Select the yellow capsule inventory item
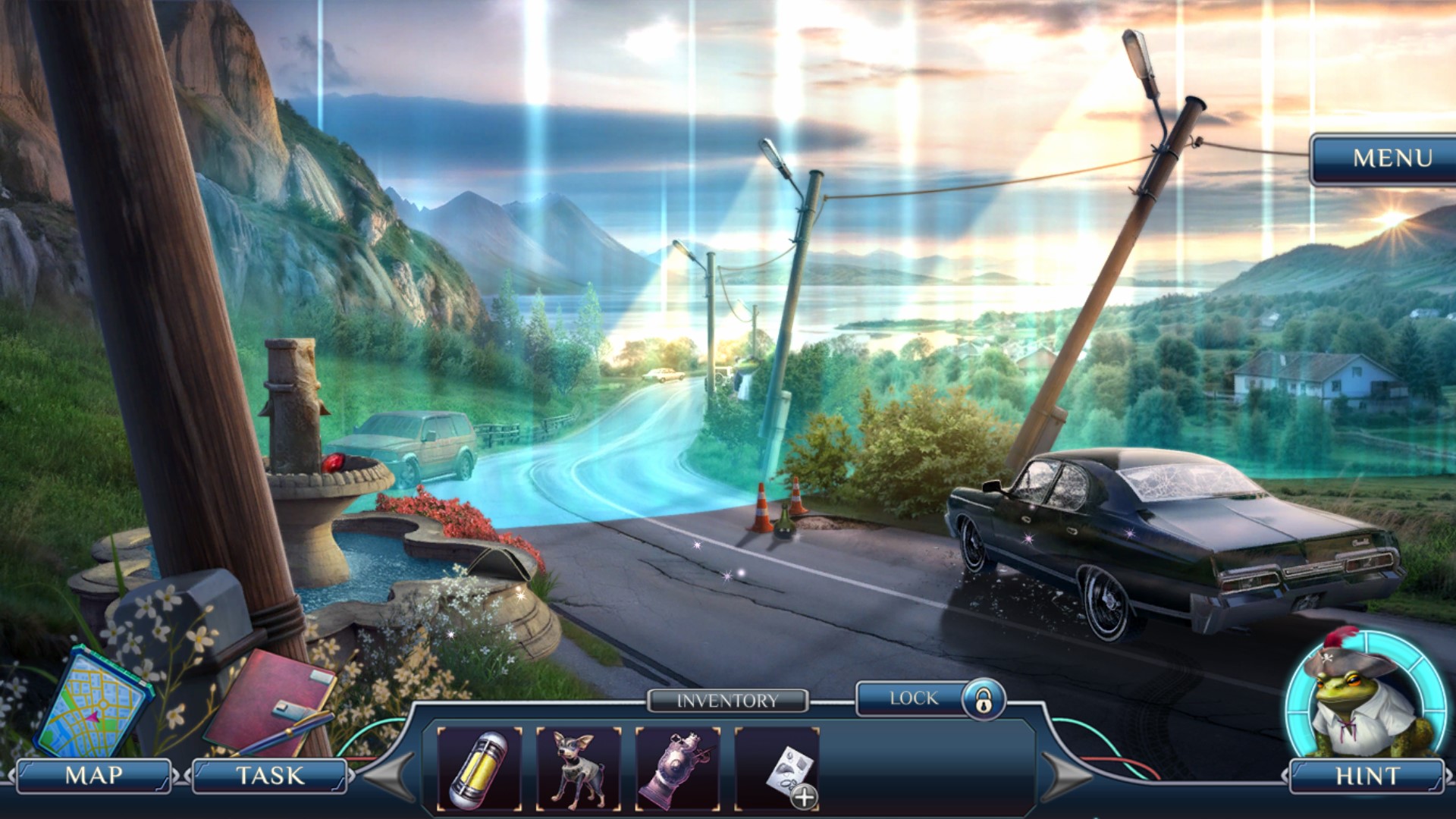This screenshot has height=819, width=1456. tap(479, 769)
